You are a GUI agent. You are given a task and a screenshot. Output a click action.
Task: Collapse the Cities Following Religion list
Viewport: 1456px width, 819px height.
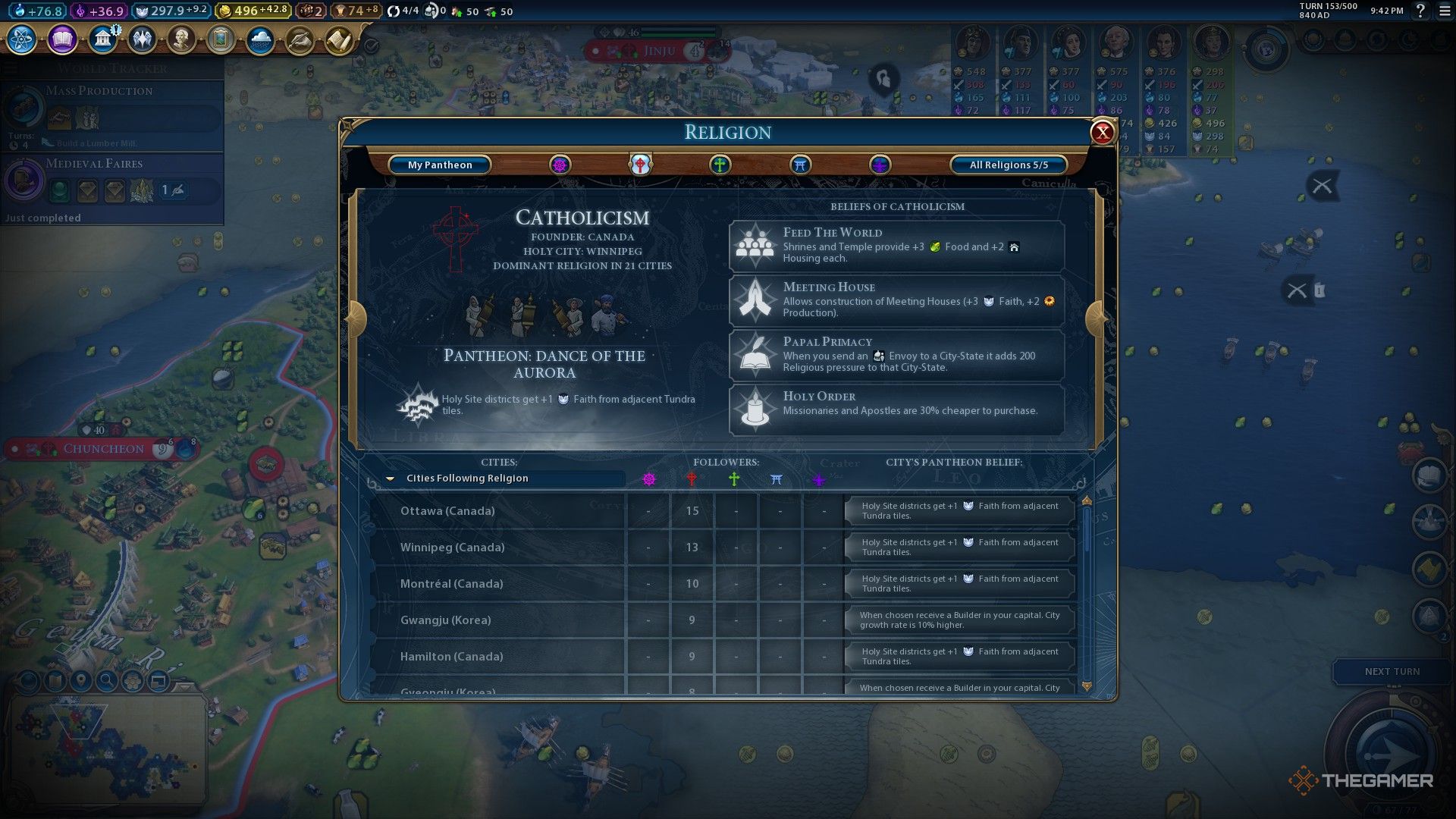(391, 478)
